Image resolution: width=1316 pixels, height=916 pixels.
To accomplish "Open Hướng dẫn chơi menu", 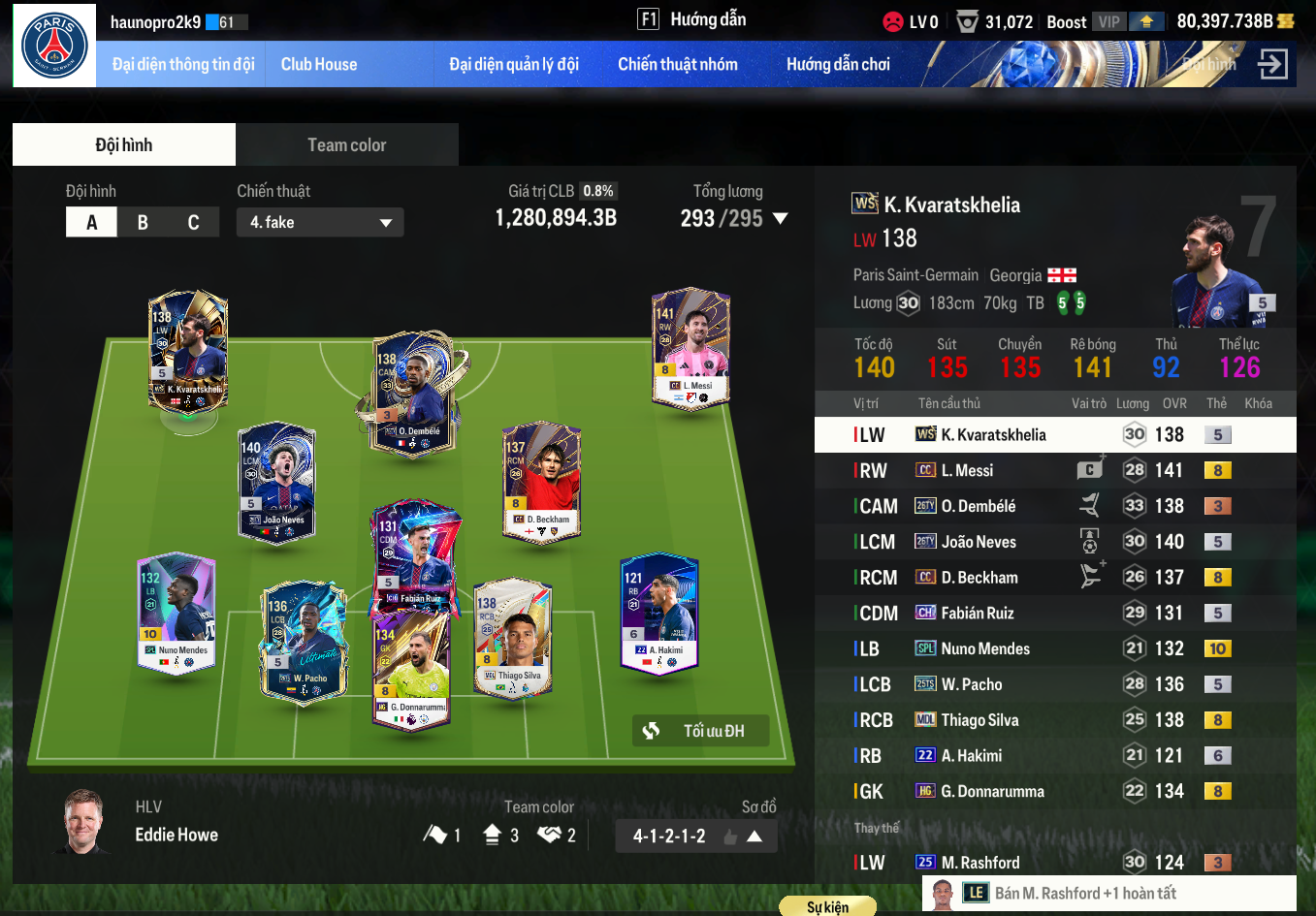I will click(838, 65).
